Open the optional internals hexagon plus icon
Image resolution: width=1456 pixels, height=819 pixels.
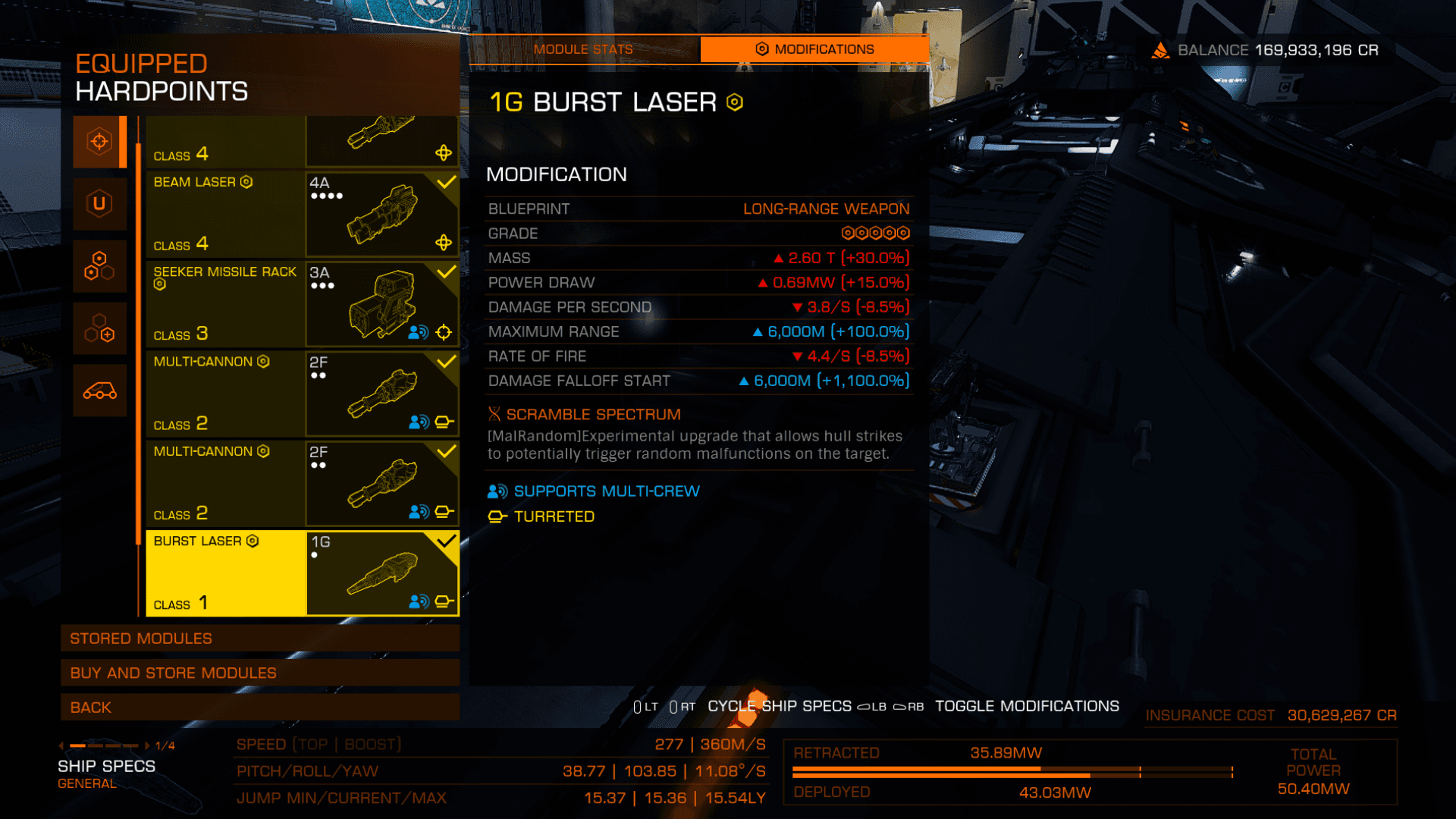coord(99,328)
